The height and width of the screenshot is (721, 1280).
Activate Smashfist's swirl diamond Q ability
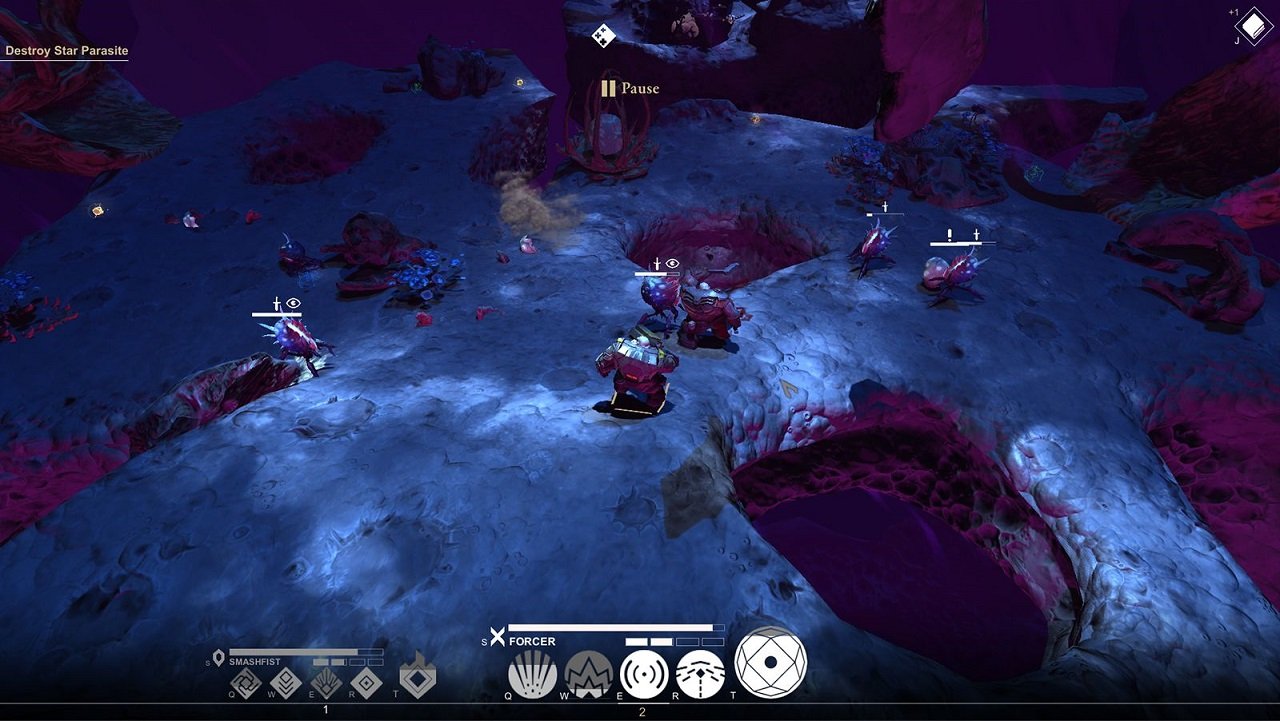[x=245, y=684]
